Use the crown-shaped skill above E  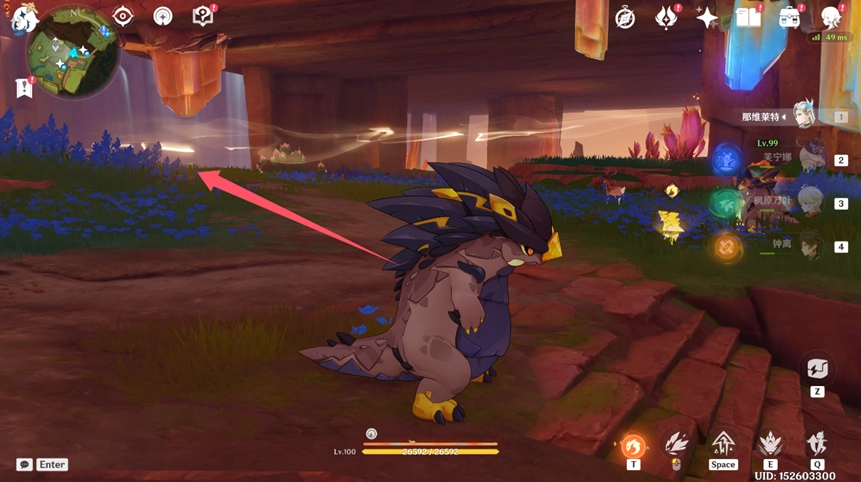click(x=770, y=443)
